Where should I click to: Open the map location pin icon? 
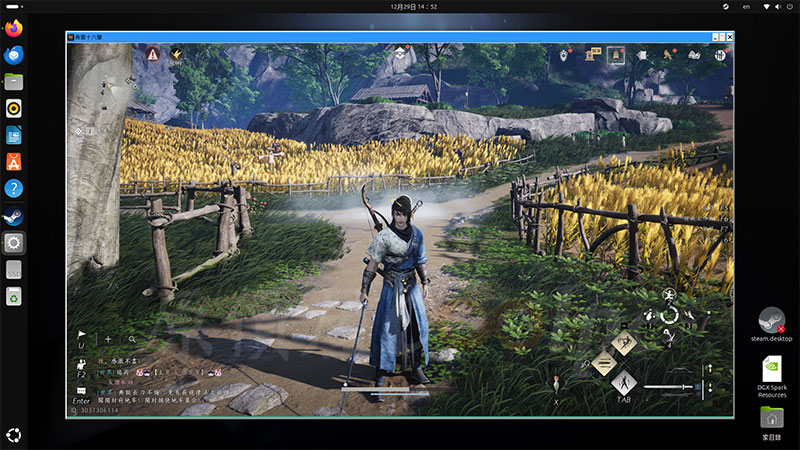click(x=565, y=55)
